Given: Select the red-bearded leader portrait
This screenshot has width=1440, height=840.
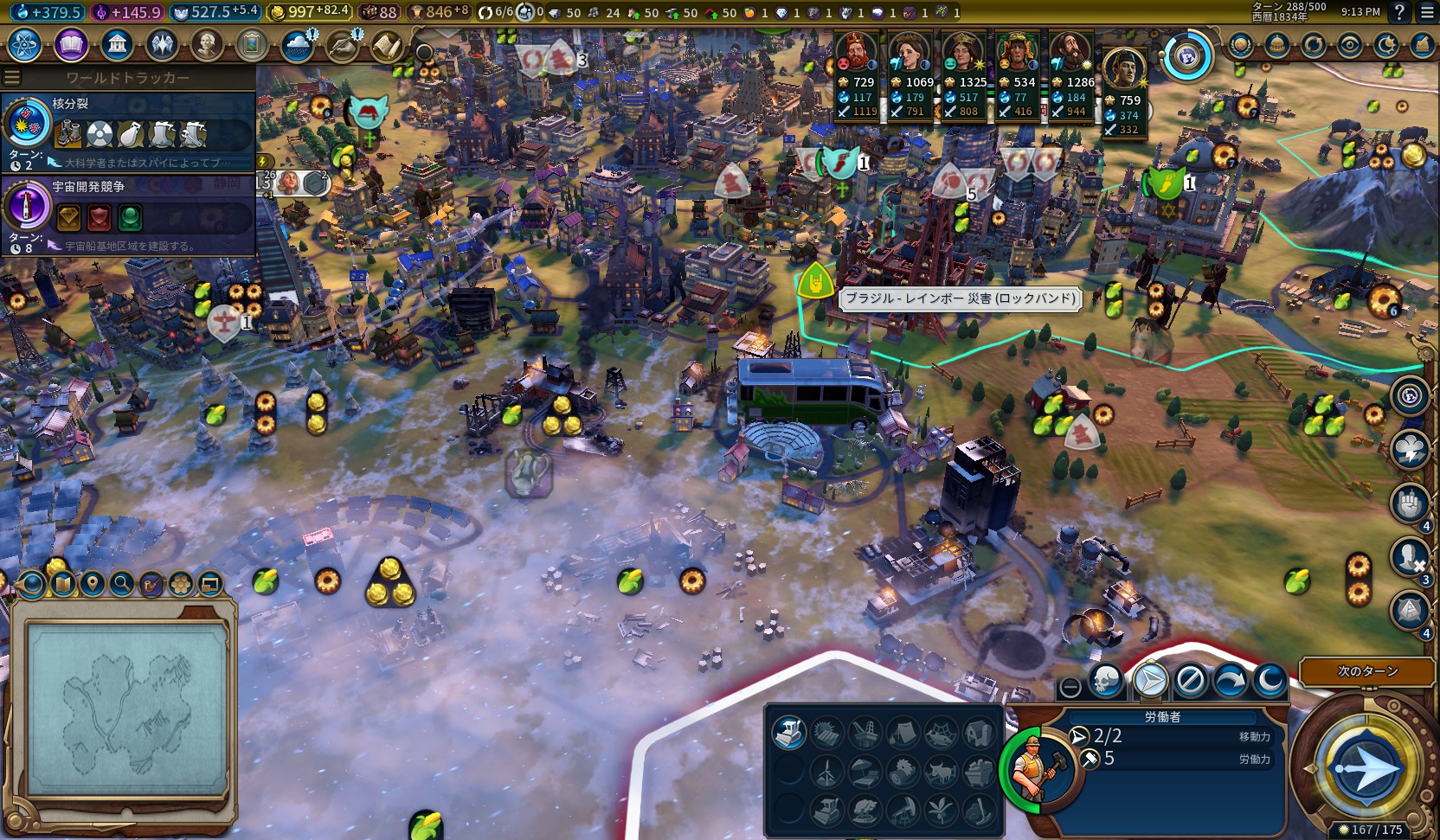Looking at the screenshot, I should [856, 54].
